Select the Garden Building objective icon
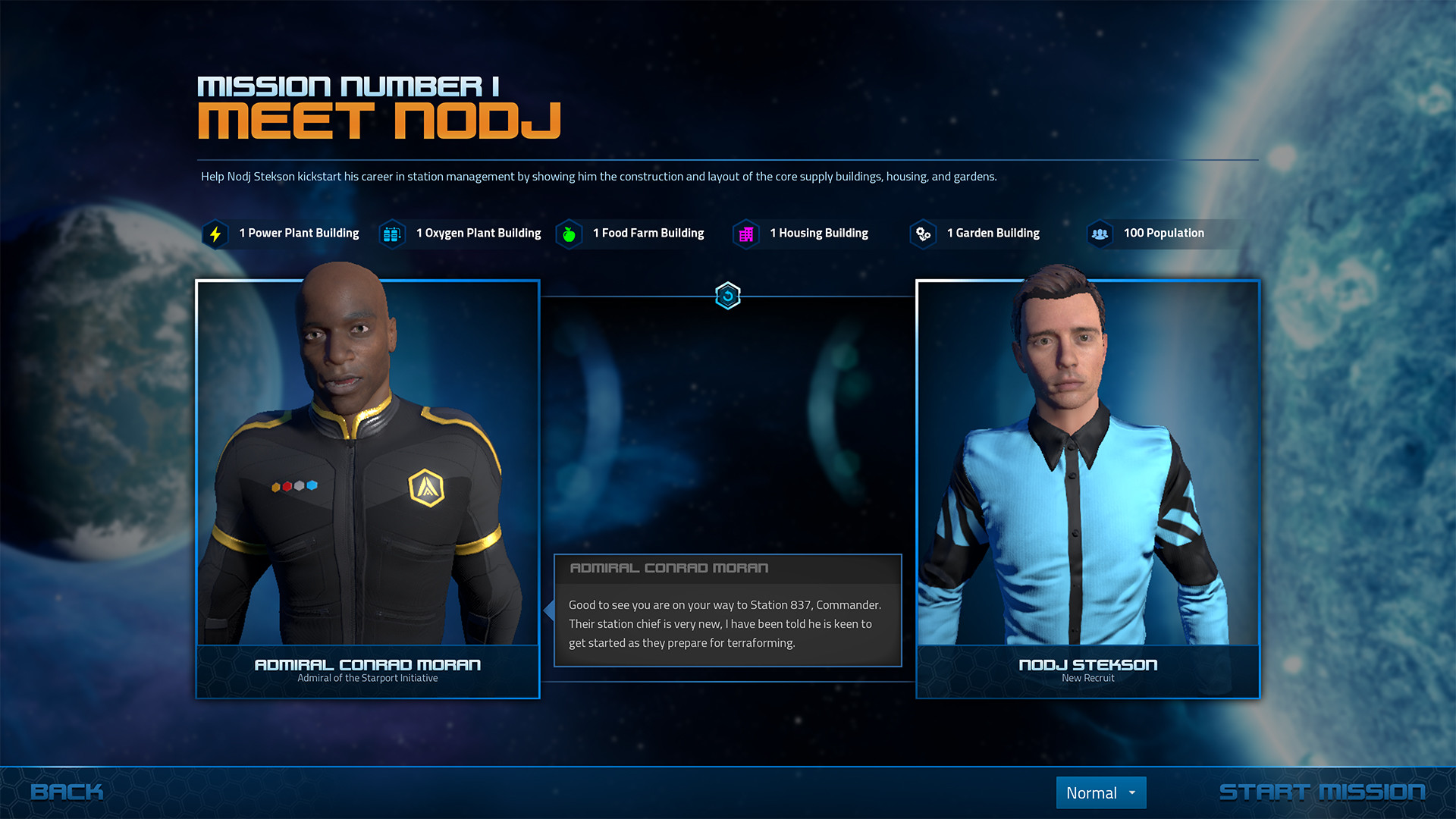The height and width of the screenshot is (819, 1456). pos(923,234)
